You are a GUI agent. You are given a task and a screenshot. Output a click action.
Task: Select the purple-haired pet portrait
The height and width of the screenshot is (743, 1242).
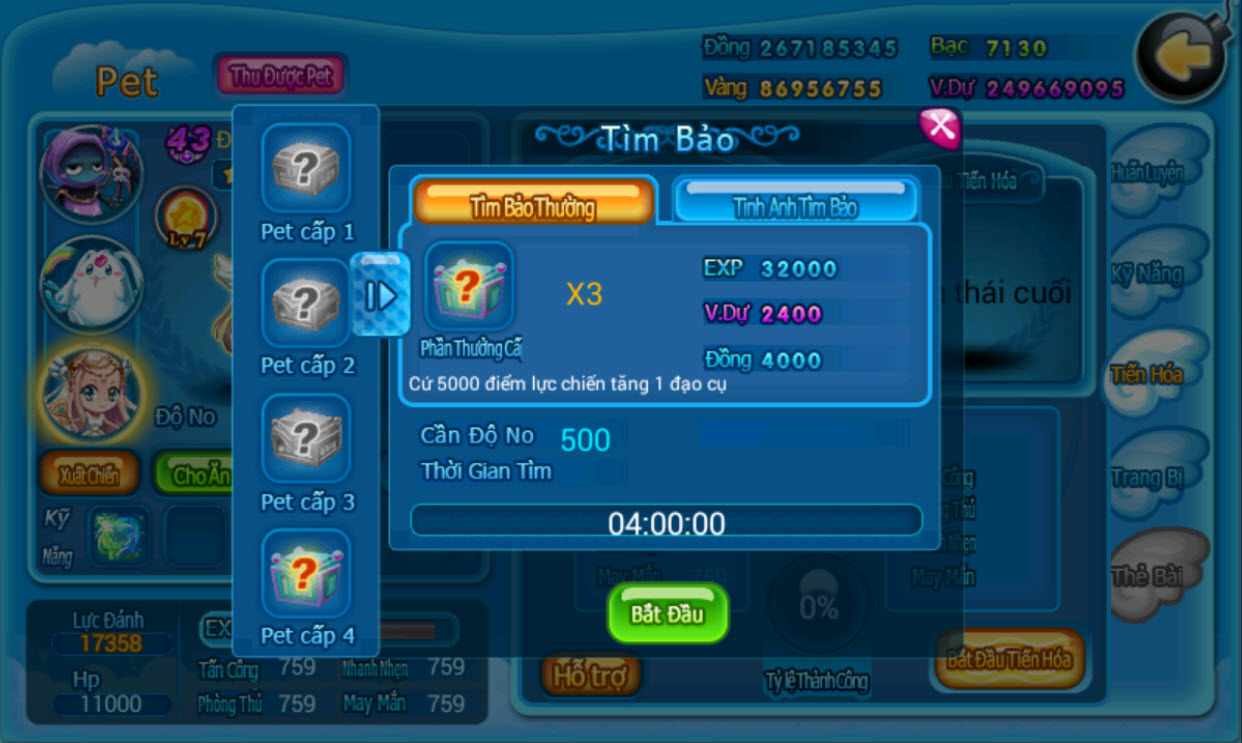pyautogui.click(x=90, y=173)
